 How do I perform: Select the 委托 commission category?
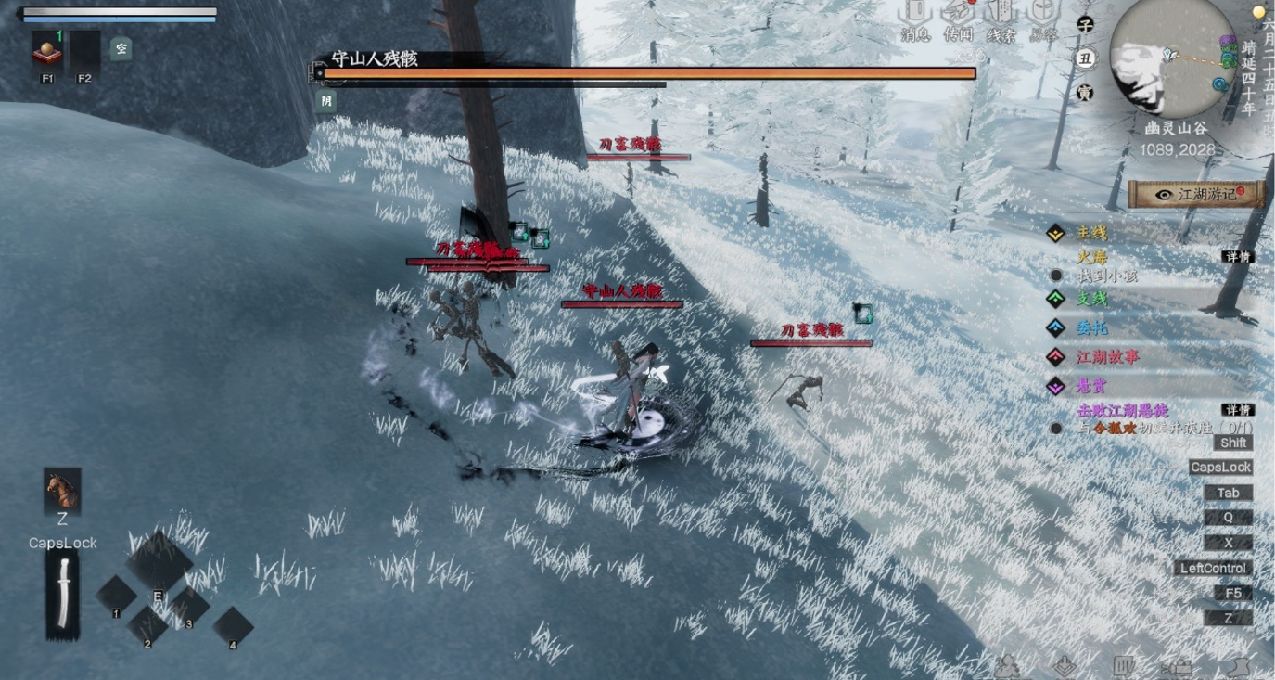coord(1091,327)
